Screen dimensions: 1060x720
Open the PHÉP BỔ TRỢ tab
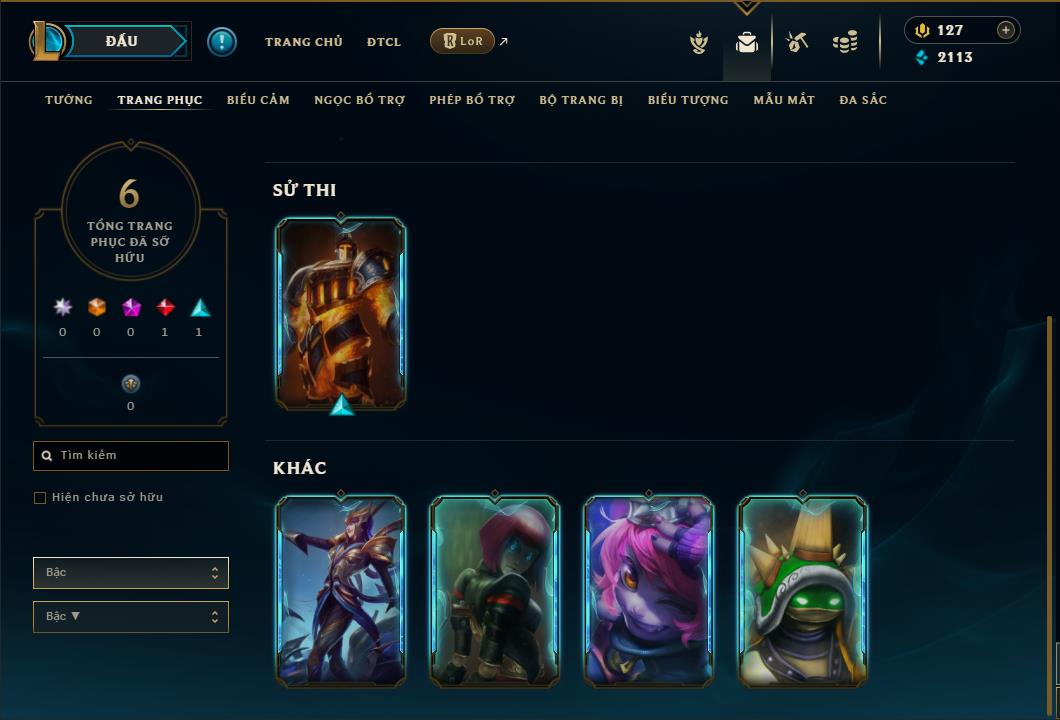472,100
